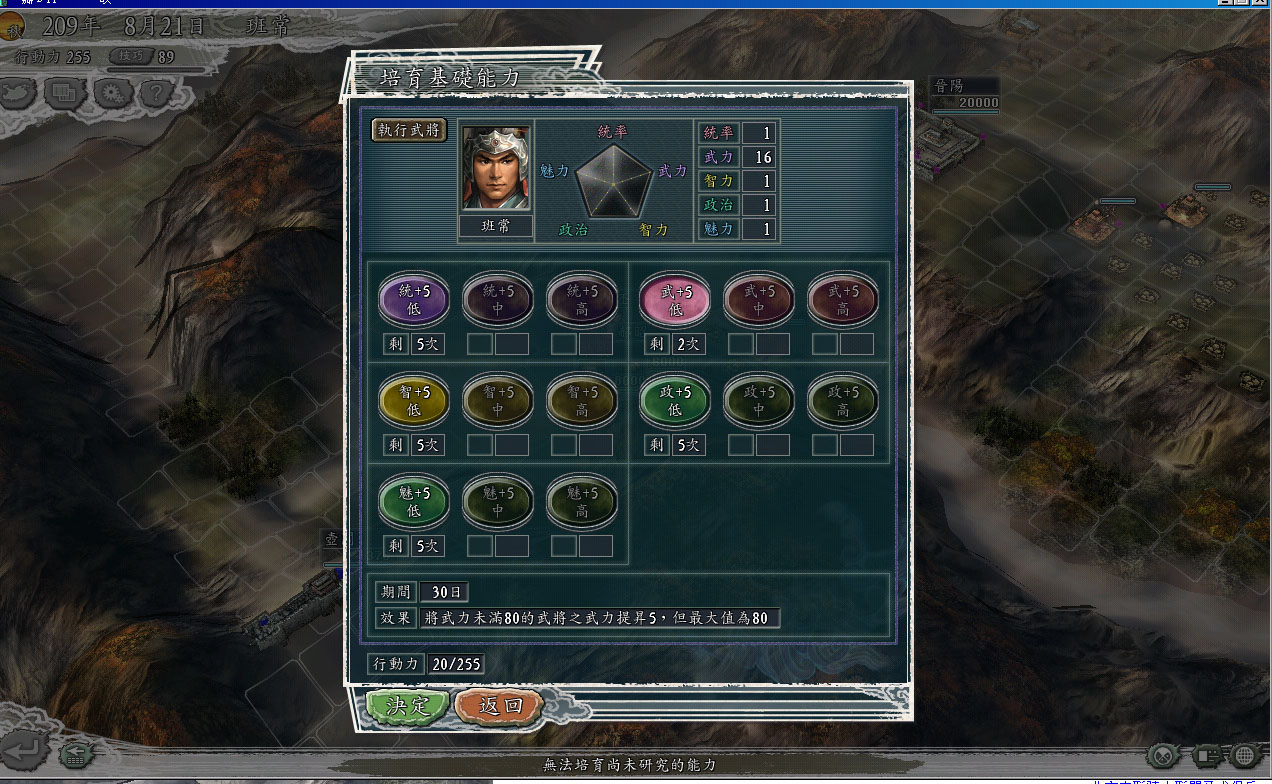Open the 執行武將 officer selector
This screenshot has width=1272, height=784.
point(410,131)
